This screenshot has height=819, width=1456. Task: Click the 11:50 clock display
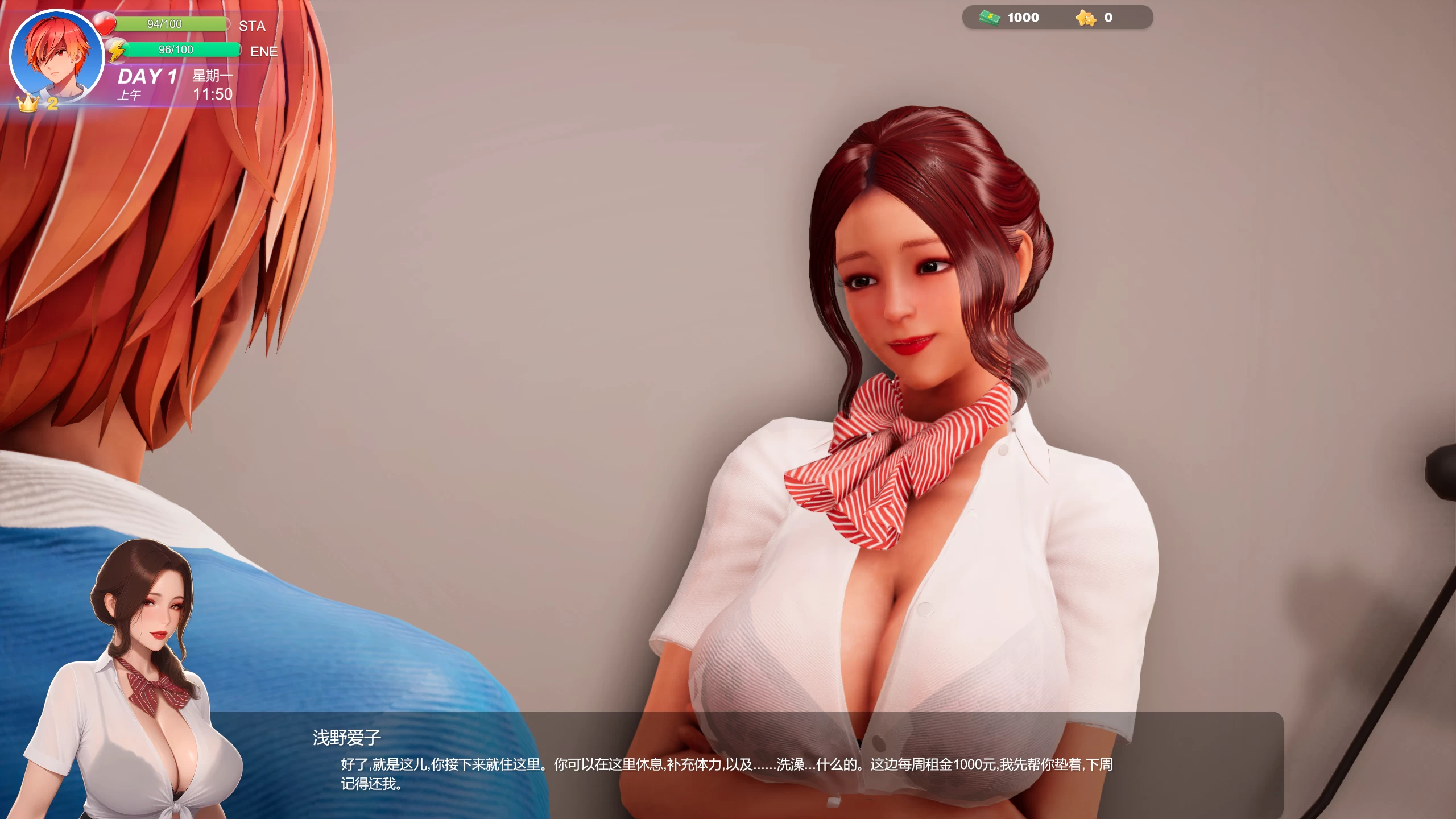click(x=215, y=96)
